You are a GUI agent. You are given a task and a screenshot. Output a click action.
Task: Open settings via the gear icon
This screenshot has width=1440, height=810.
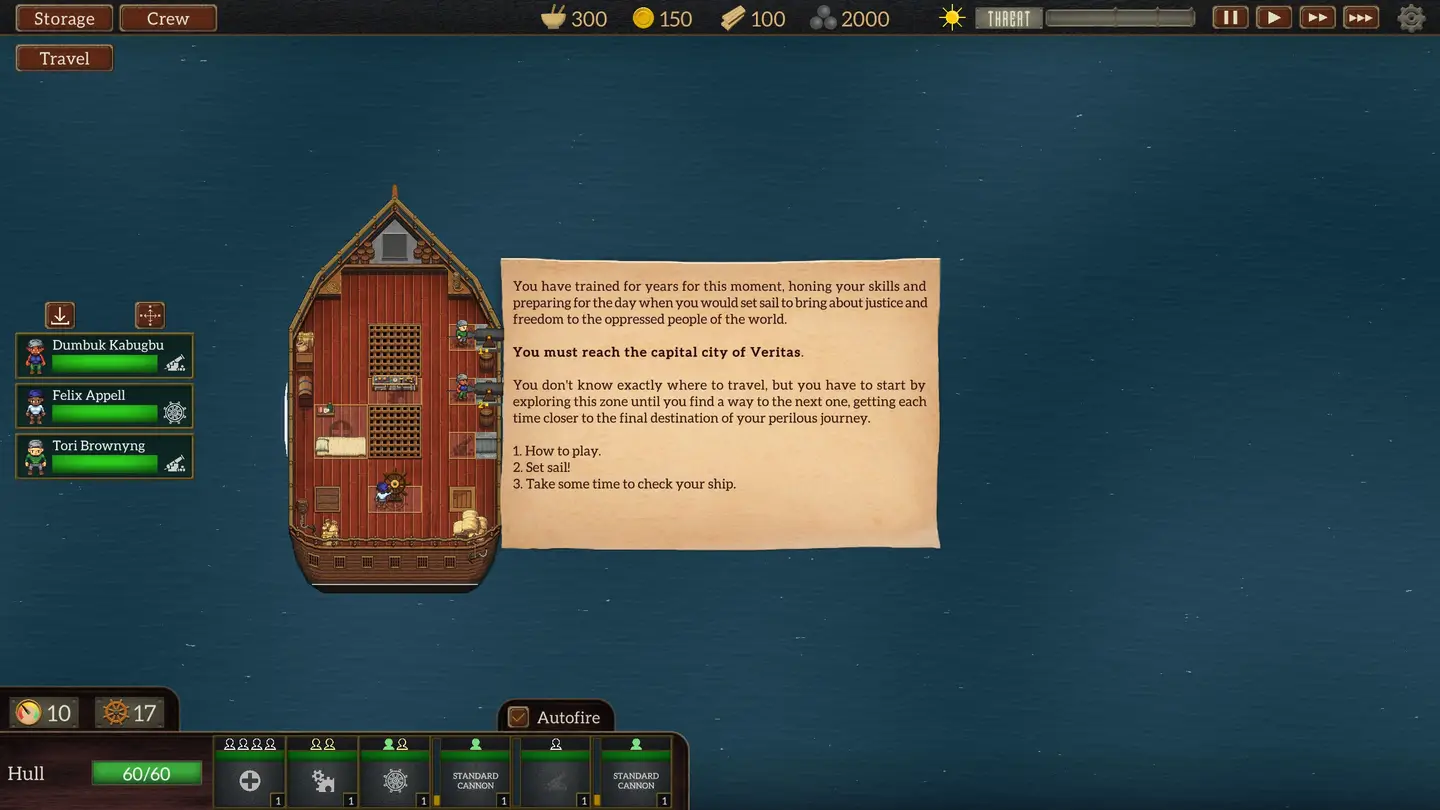1411,18
